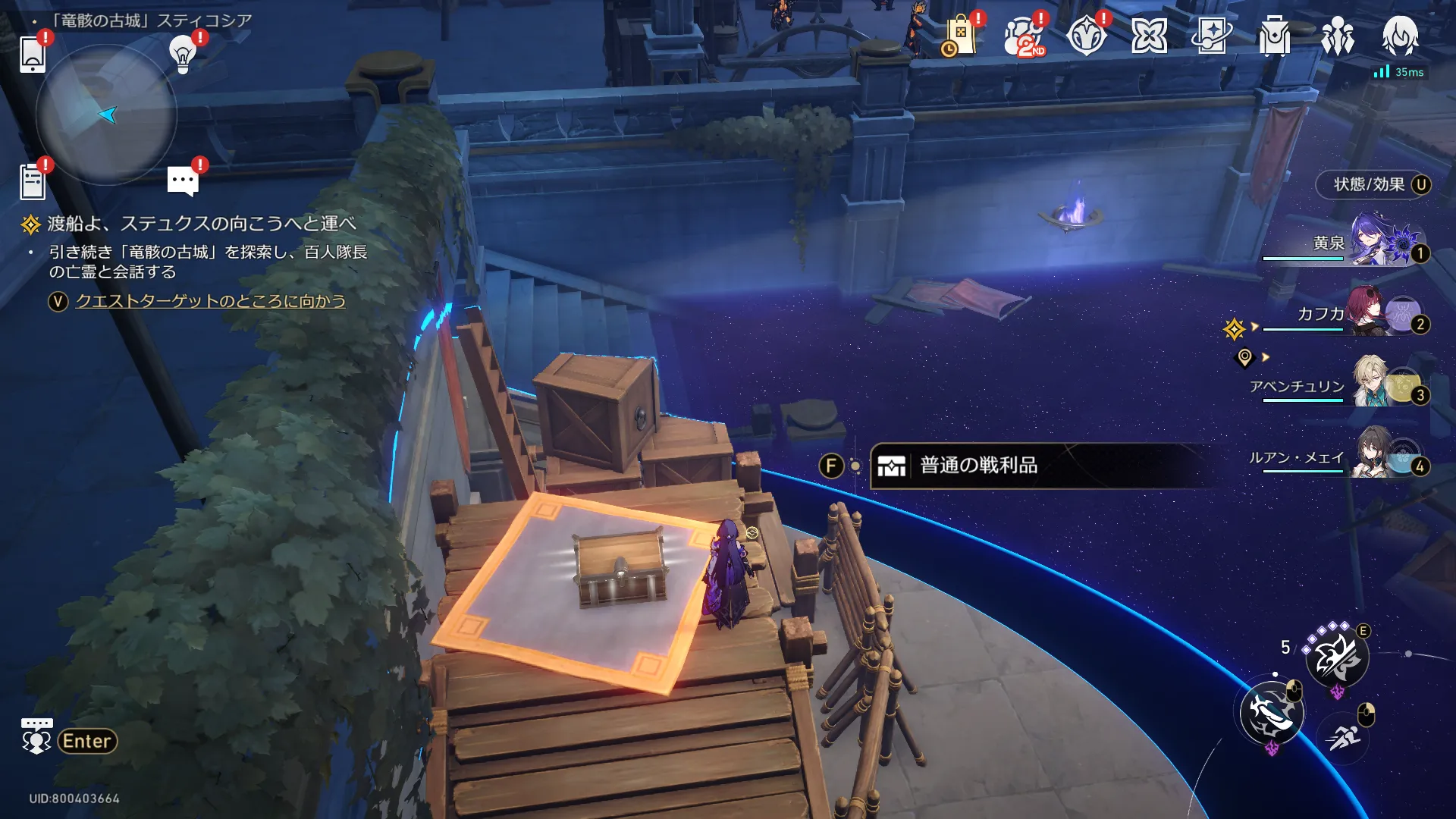
Task: Open the lightbulb tutorial hints icon
Action: tap(183, 54)
